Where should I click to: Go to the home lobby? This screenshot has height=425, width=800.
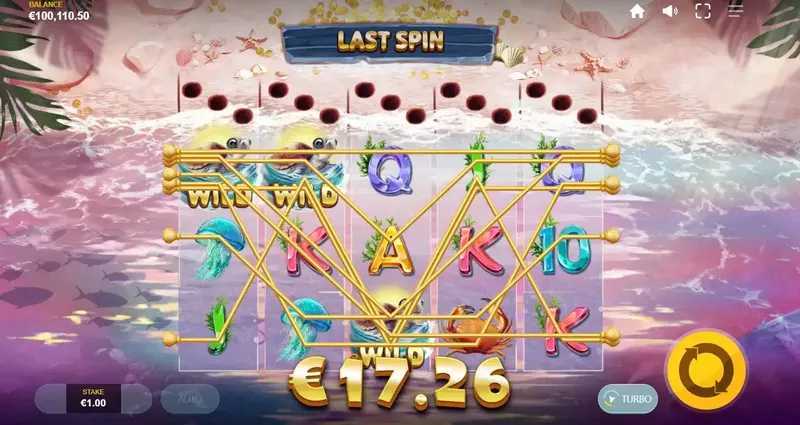pyautogui.click(x=637, y=11)
